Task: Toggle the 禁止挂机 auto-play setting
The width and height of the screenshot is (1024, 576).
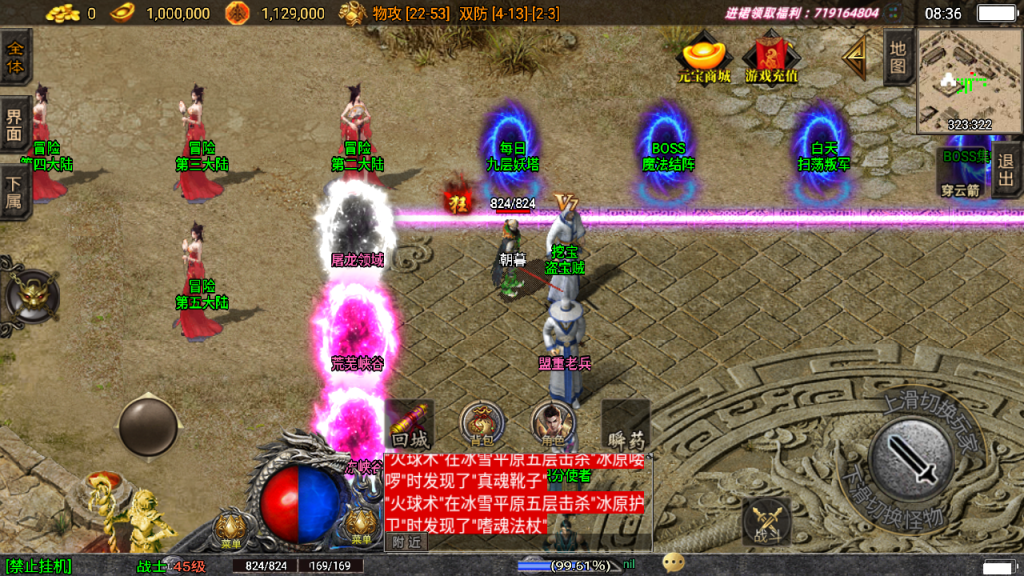Action: click(x=38, y=566)
